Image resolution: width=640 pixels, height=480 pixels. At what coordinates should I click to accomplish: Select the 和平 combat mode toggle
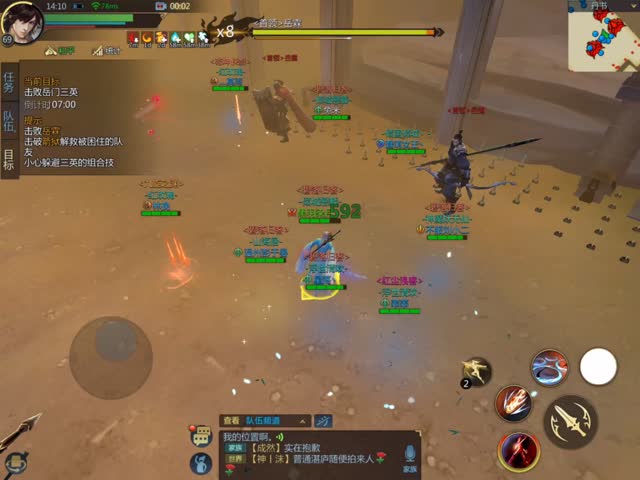tap(60, 49)
